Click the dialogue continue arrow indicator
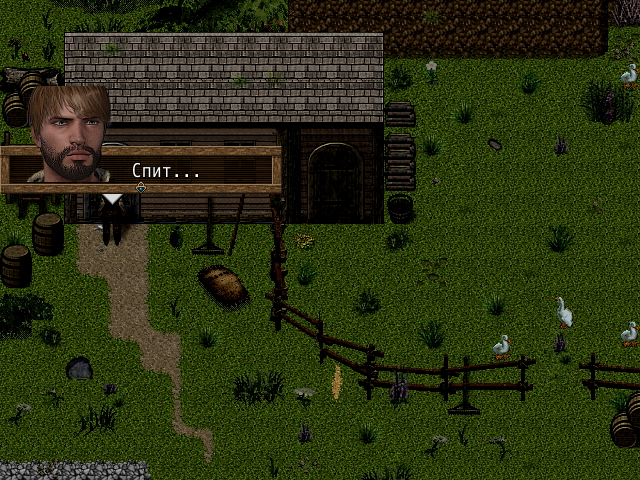The height and width of the screenshot is (480, 640). point(141,187)
